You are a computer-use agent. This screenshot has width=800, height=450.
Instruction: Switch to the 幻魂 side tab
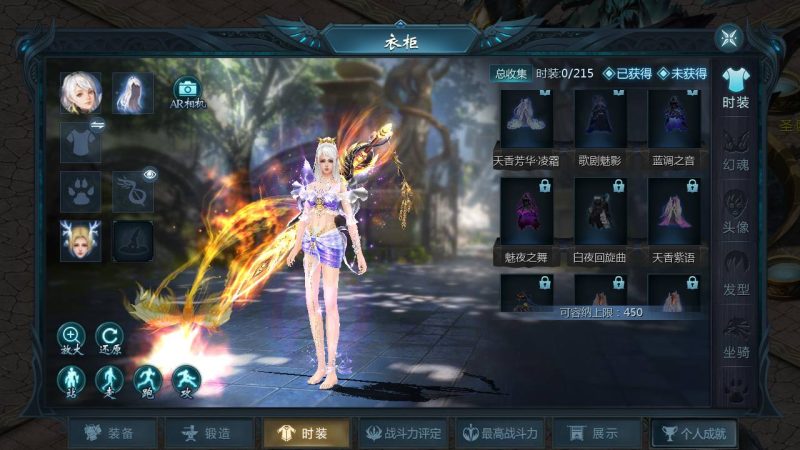tap(736, 152)
